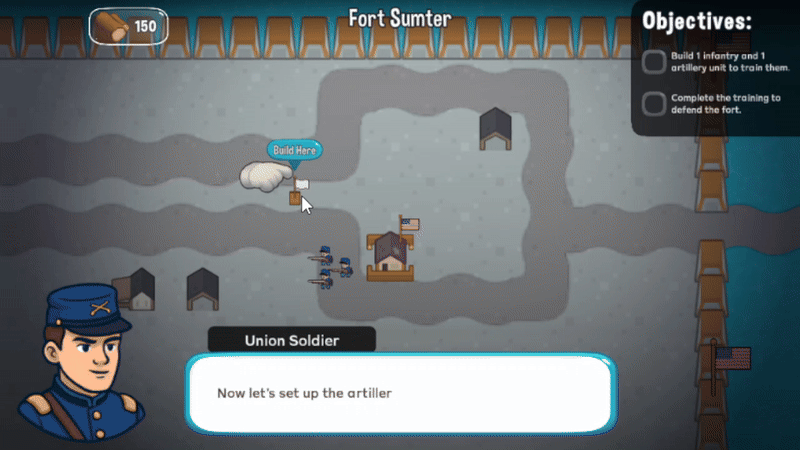Click the Build Here marker
This screenshot has width=800, height=450.
point(295,151)
